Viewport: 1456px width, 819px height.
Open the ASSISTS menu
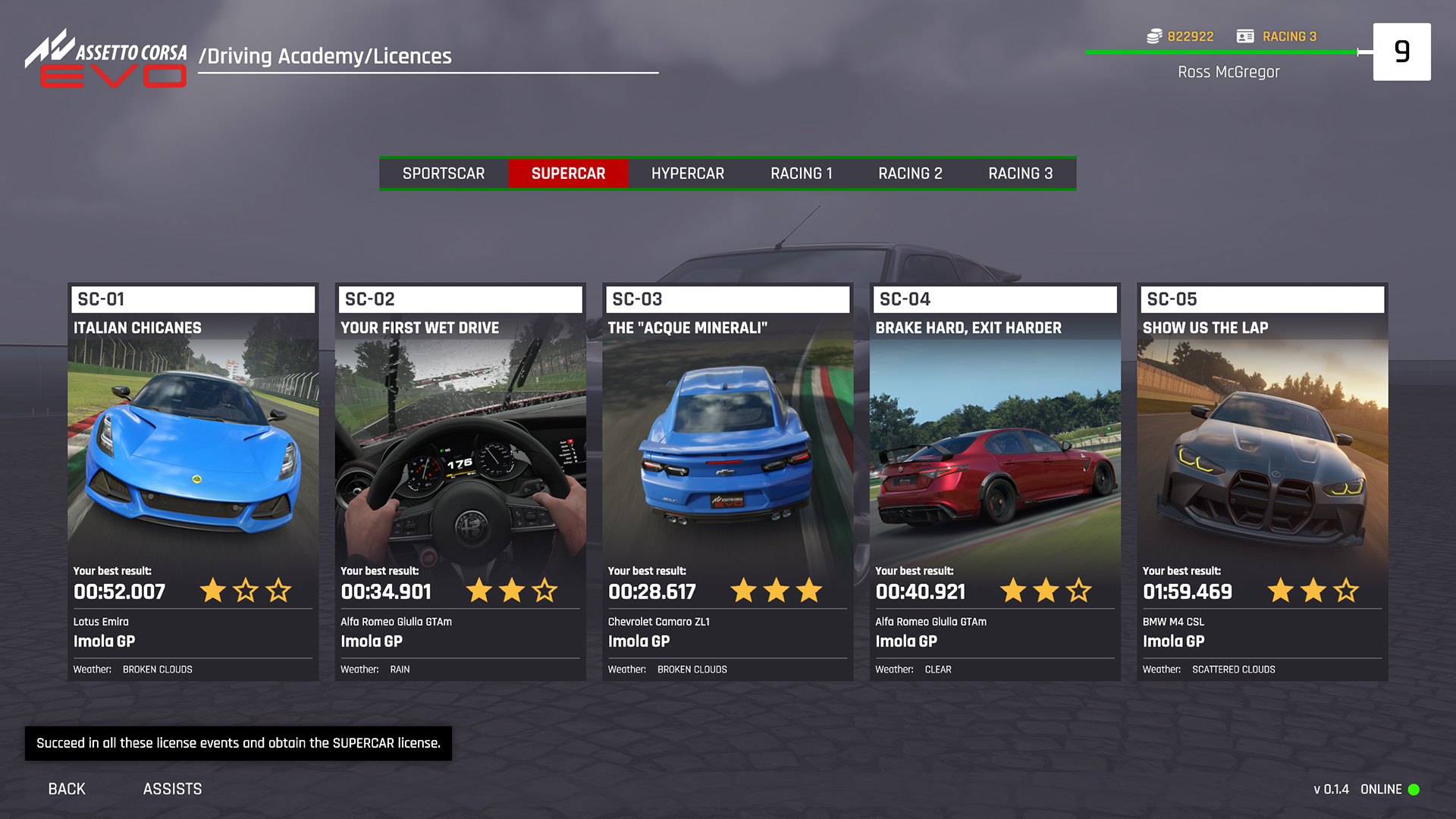172,789
